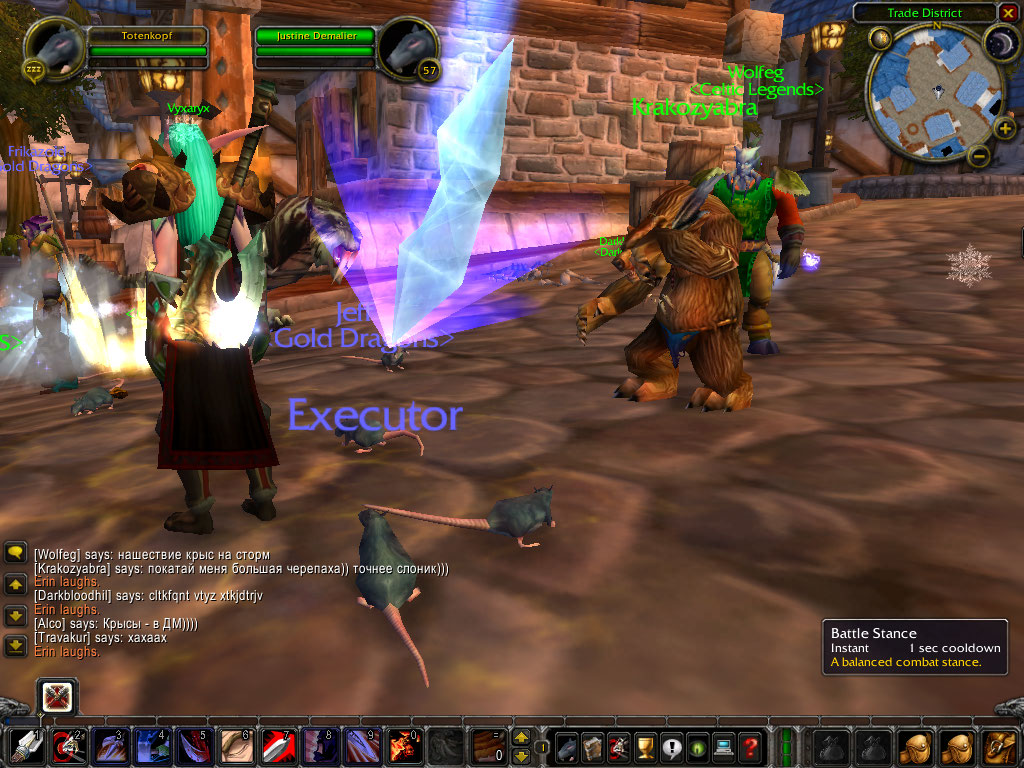
Task: Open the spellbook micro button
Action: (593, 747)
